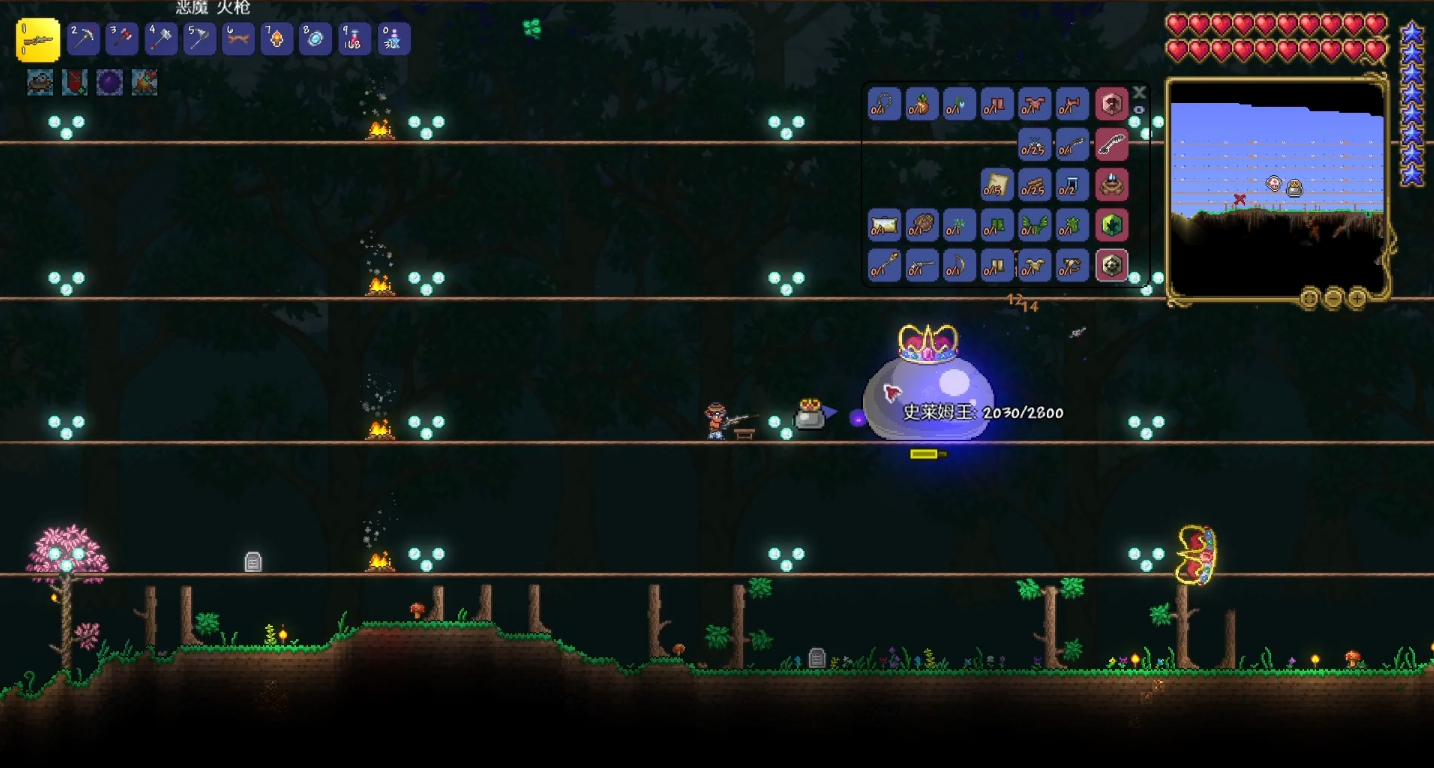Select the torch hotbar slot
This screenshot has width=1434, height=768.
277,39
